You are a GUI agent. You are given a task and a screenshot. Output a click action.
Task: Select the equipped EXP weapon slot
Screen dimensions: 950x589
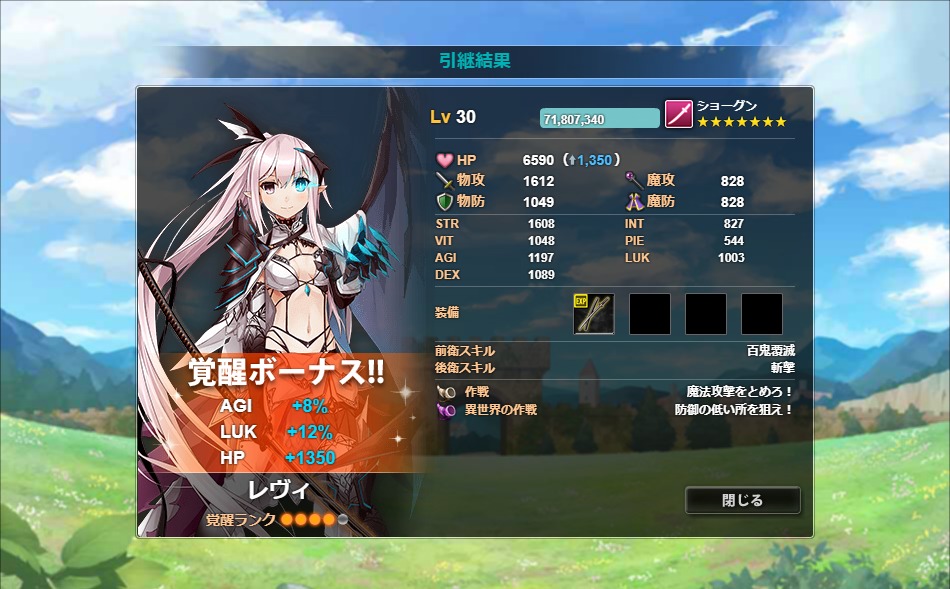594,314
